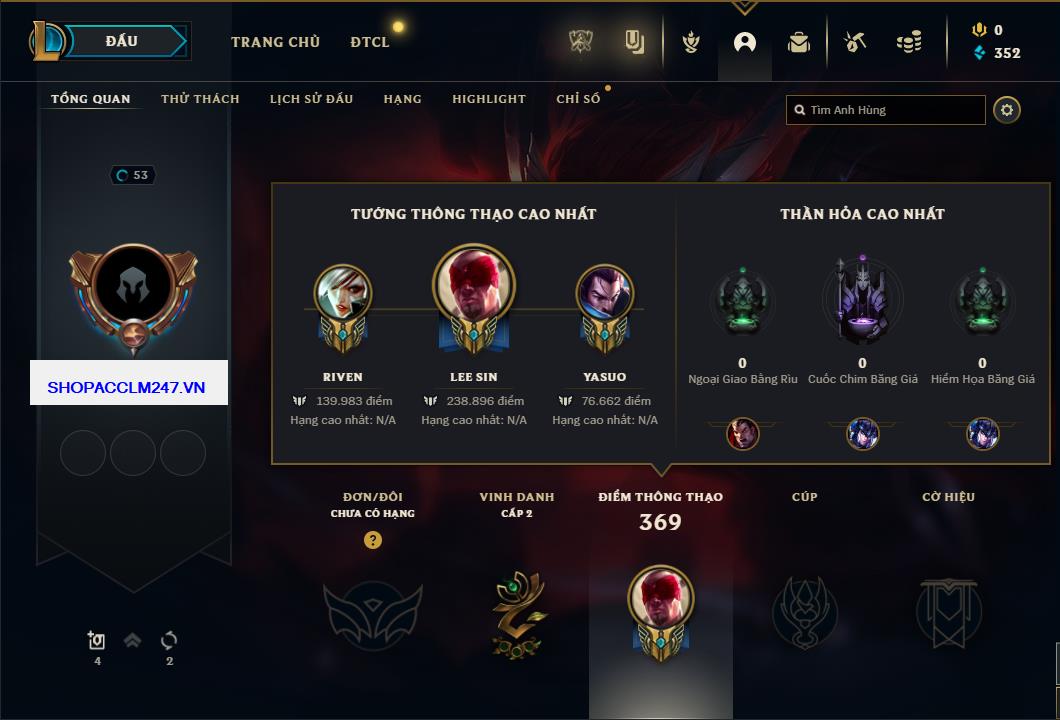Choose the ĐƠN/ĐÔI ranked emblem
The width and height of the screenshot is (1060, 720).
pos(372,614)
